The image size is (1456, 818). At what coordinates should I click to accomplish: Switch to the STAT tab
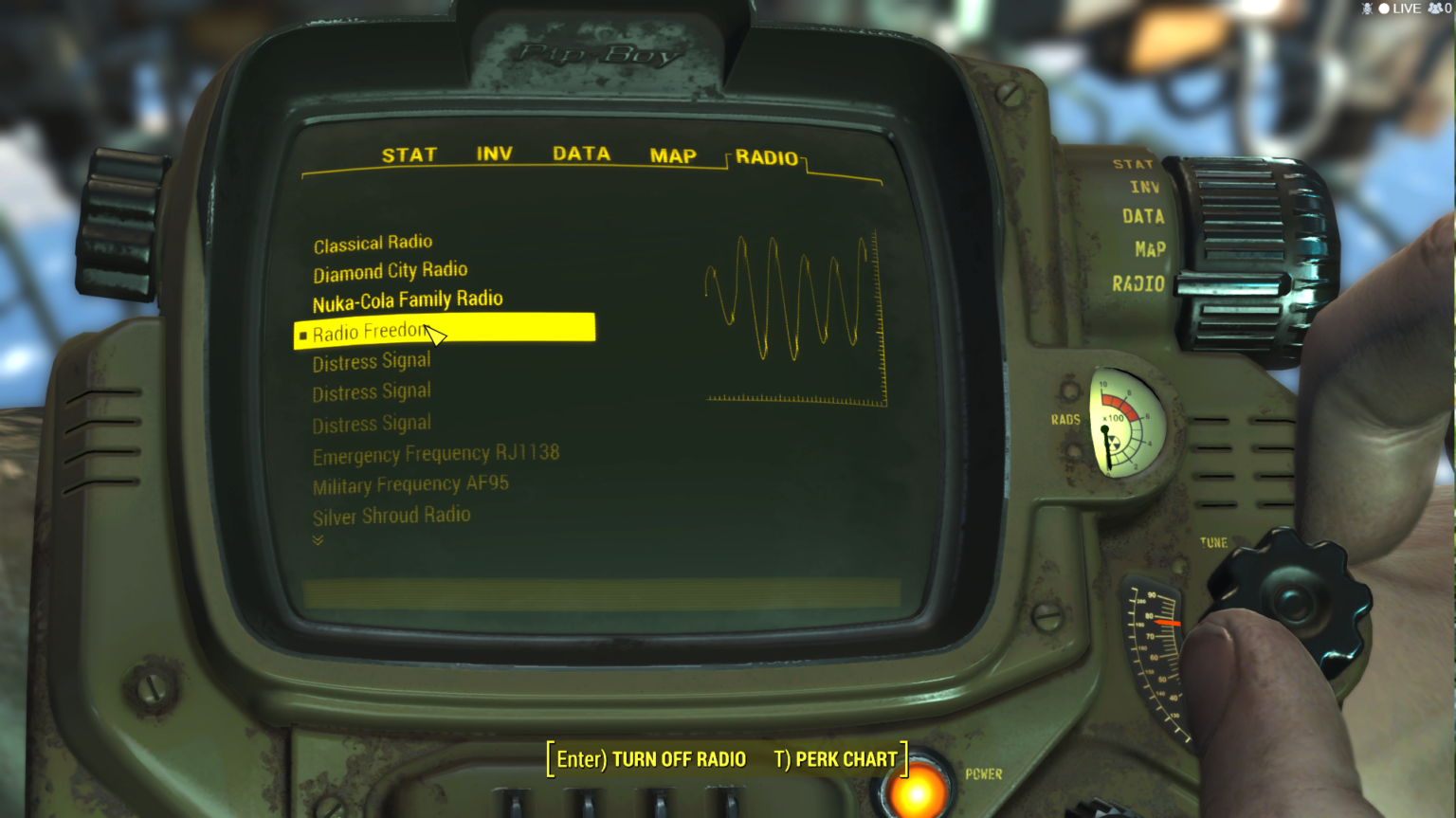point(409,155)
